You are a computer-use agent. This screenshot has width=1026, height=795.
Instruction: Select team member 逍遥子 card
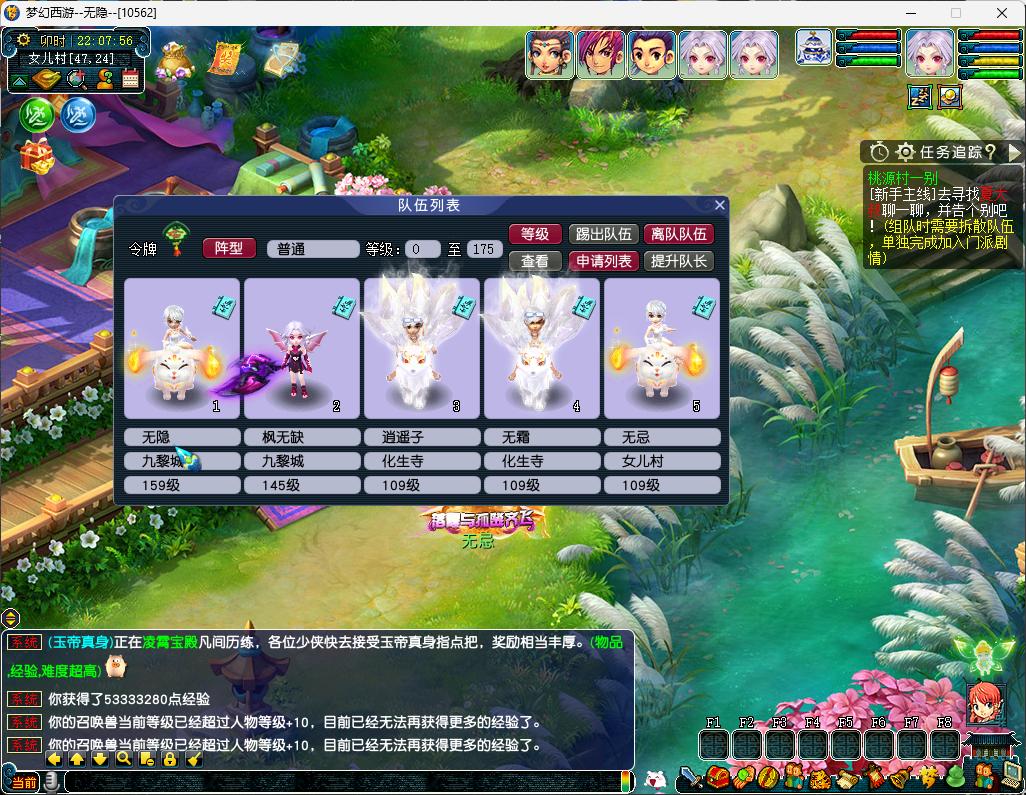coord(422,348)
